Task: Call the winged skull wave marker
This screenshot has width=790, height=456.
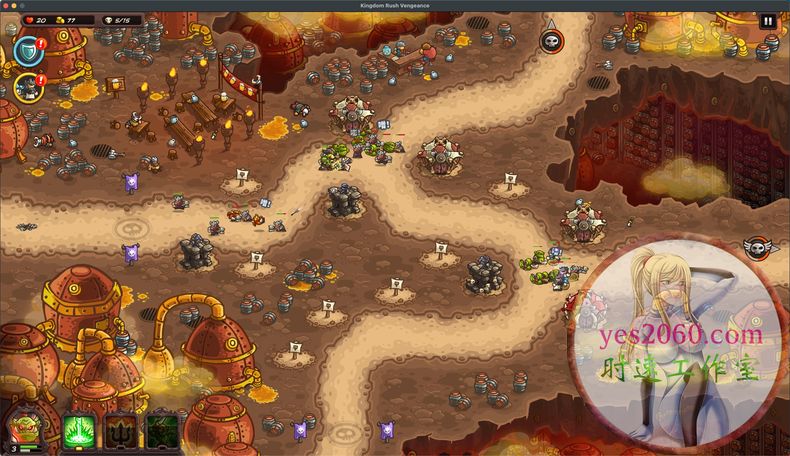Action: (757, 247)
